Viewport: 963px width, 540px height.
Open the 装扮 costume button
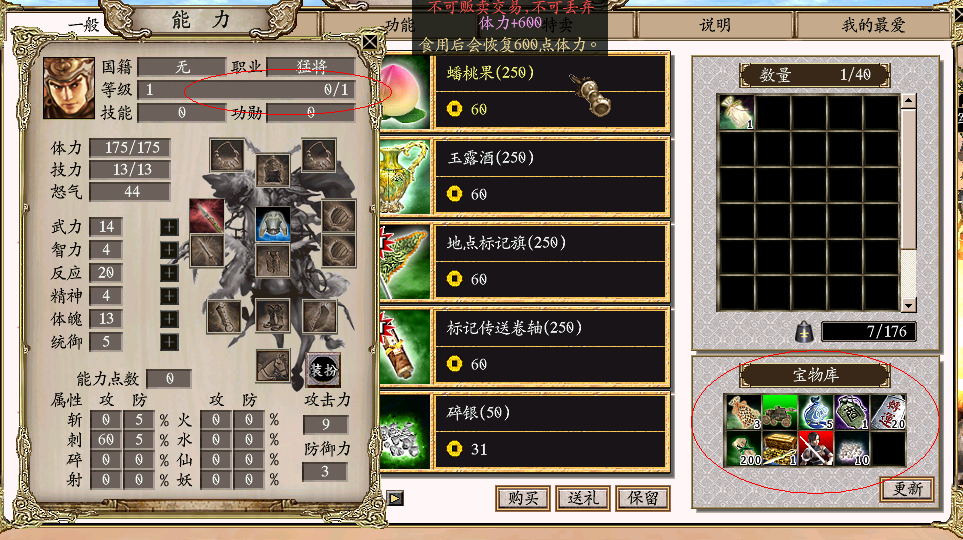point(323,368)
